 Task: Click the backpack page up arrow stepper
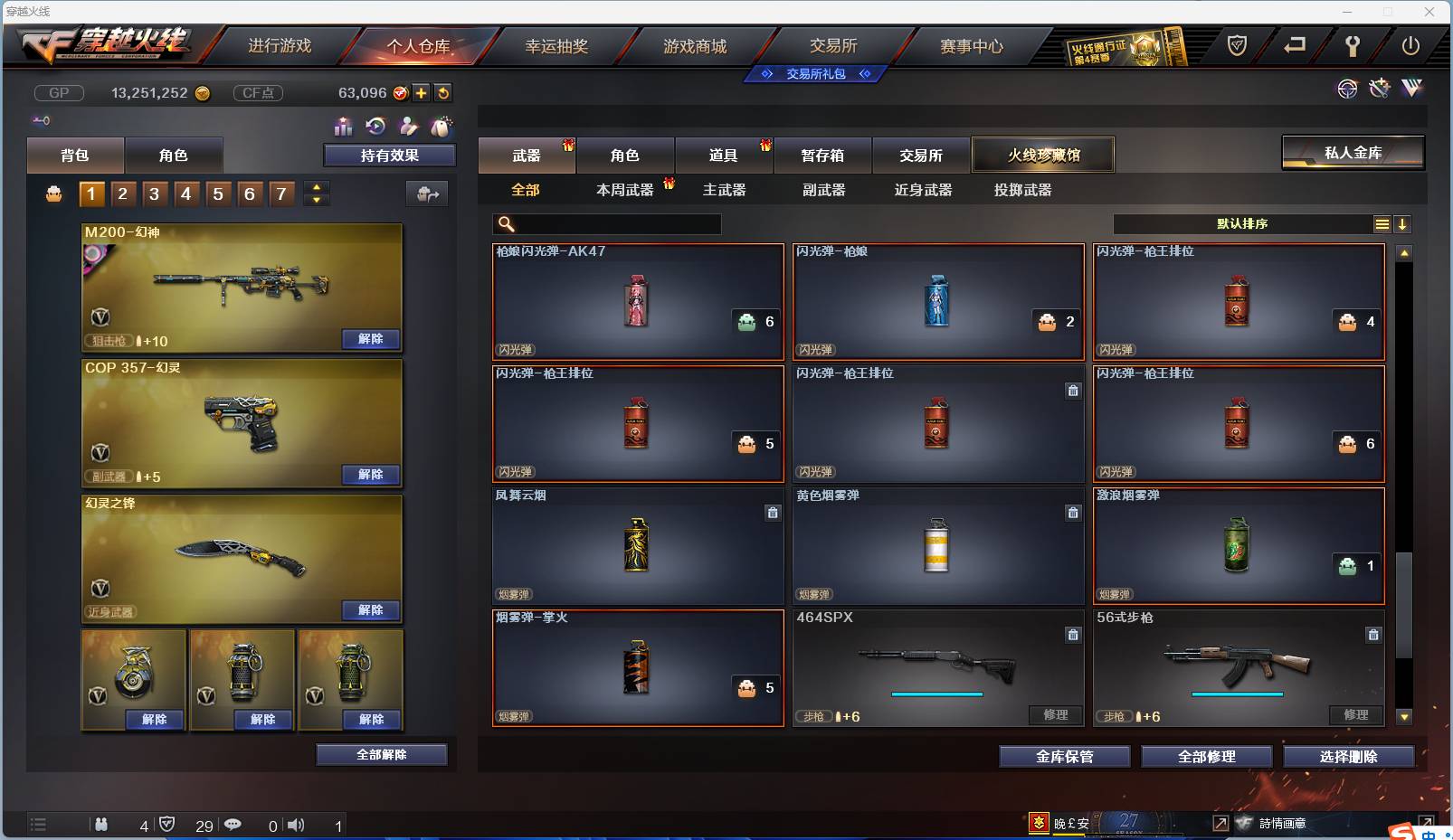point(316,187)
